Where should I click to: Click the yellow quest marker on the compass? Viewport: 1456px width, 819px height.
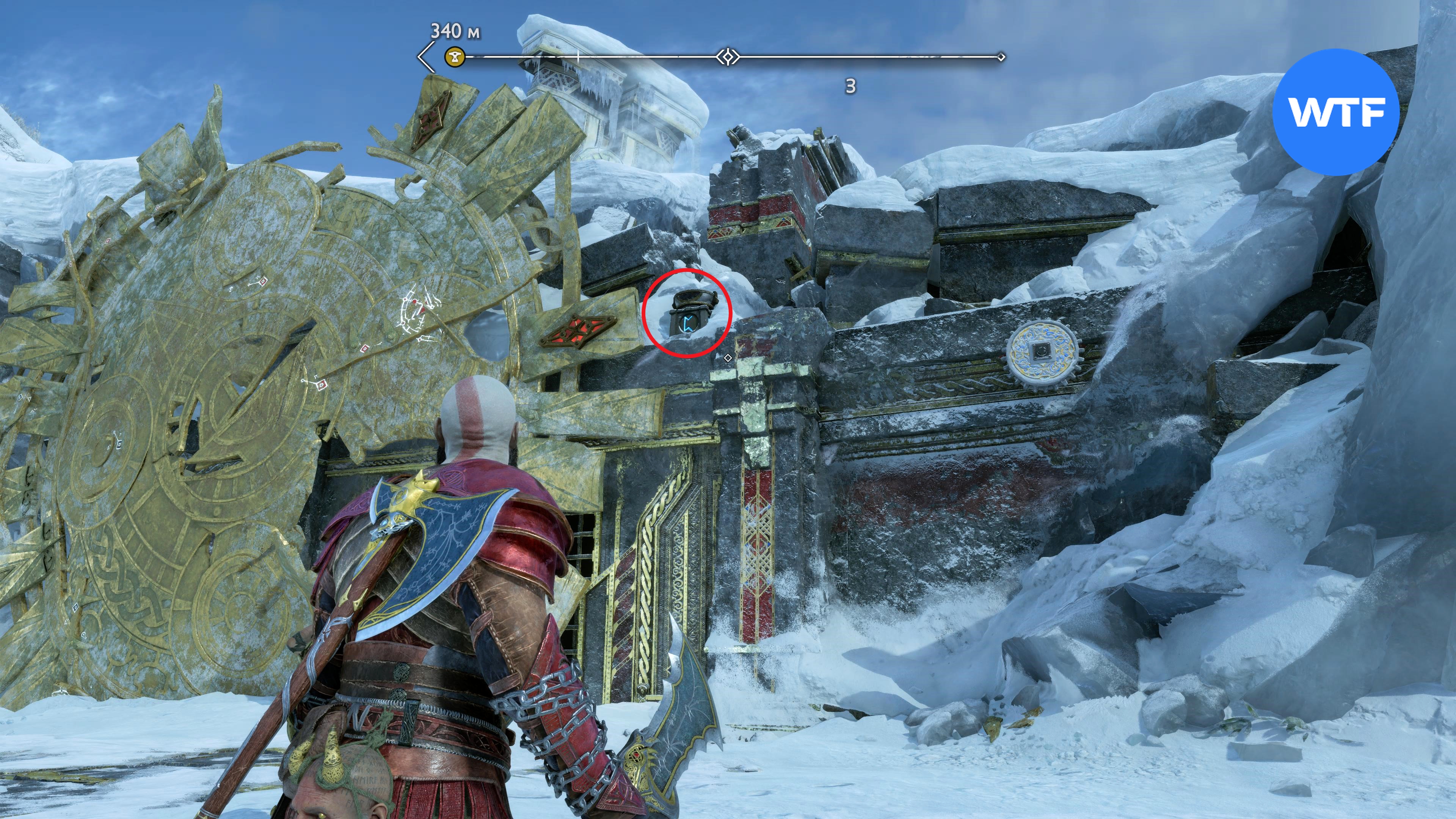click(454, 57)
